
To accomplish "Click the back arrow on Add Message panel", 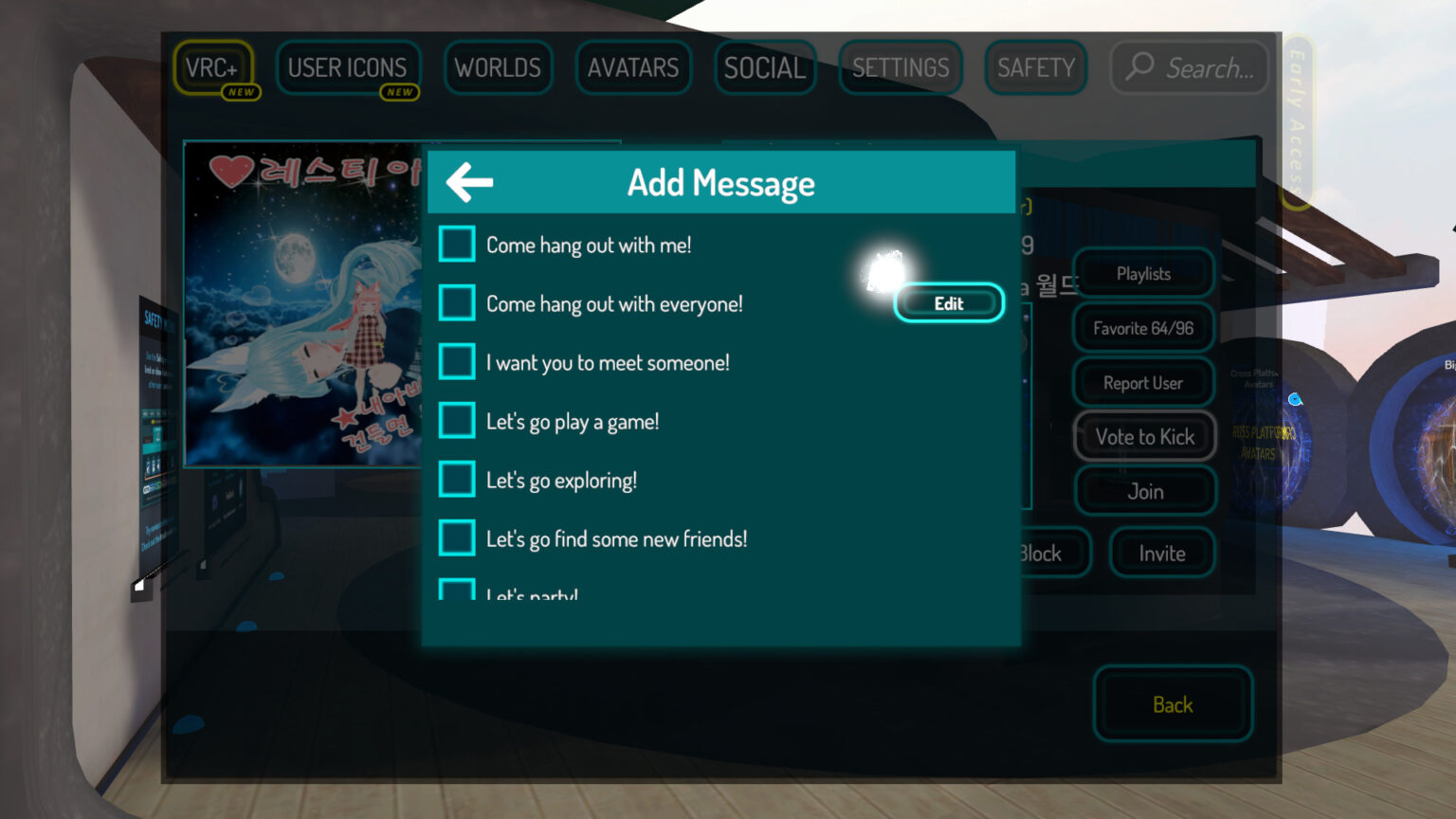I will click(x=467, y=181).
